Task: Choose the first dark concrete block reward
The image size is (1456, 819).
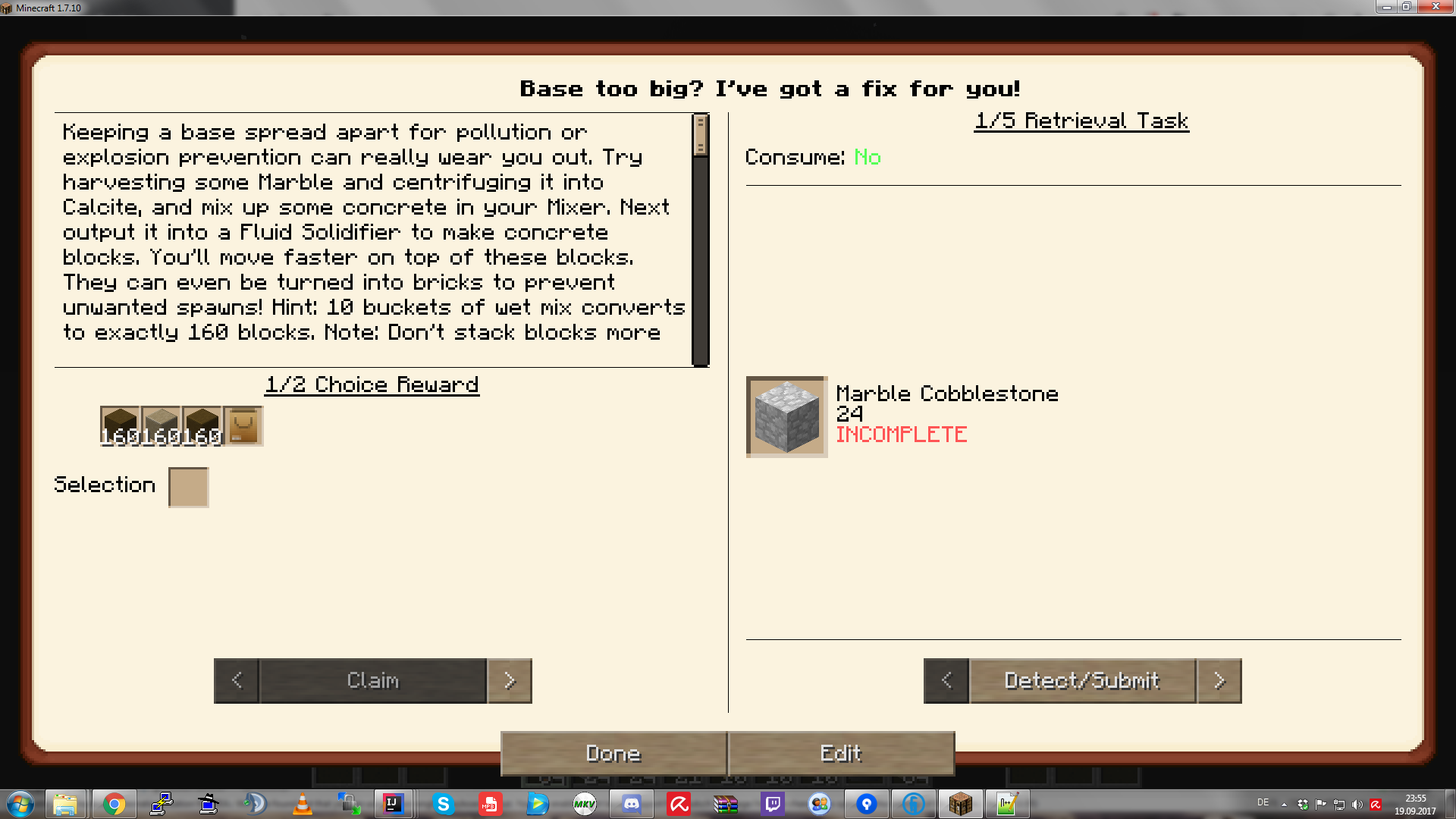Action: [x=121, y=425]
